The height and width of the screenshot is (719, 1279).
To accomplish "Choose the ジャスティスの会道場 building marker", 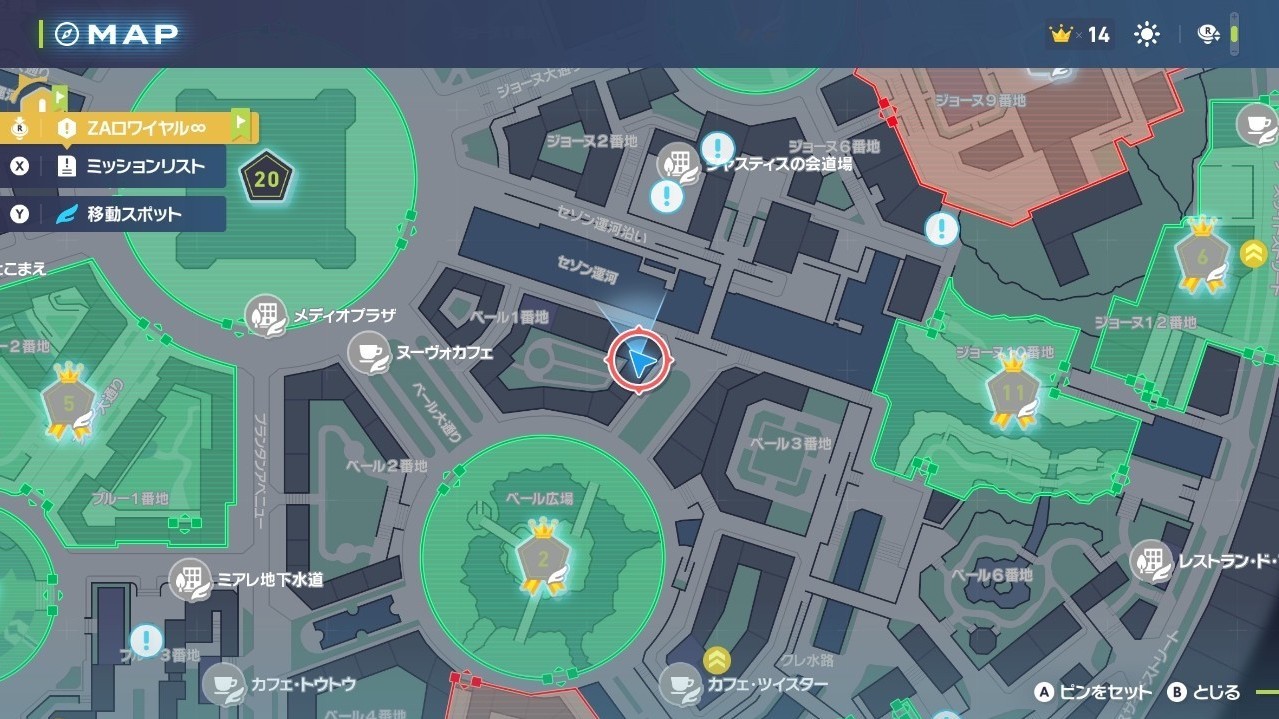I will tap(678, 163).
